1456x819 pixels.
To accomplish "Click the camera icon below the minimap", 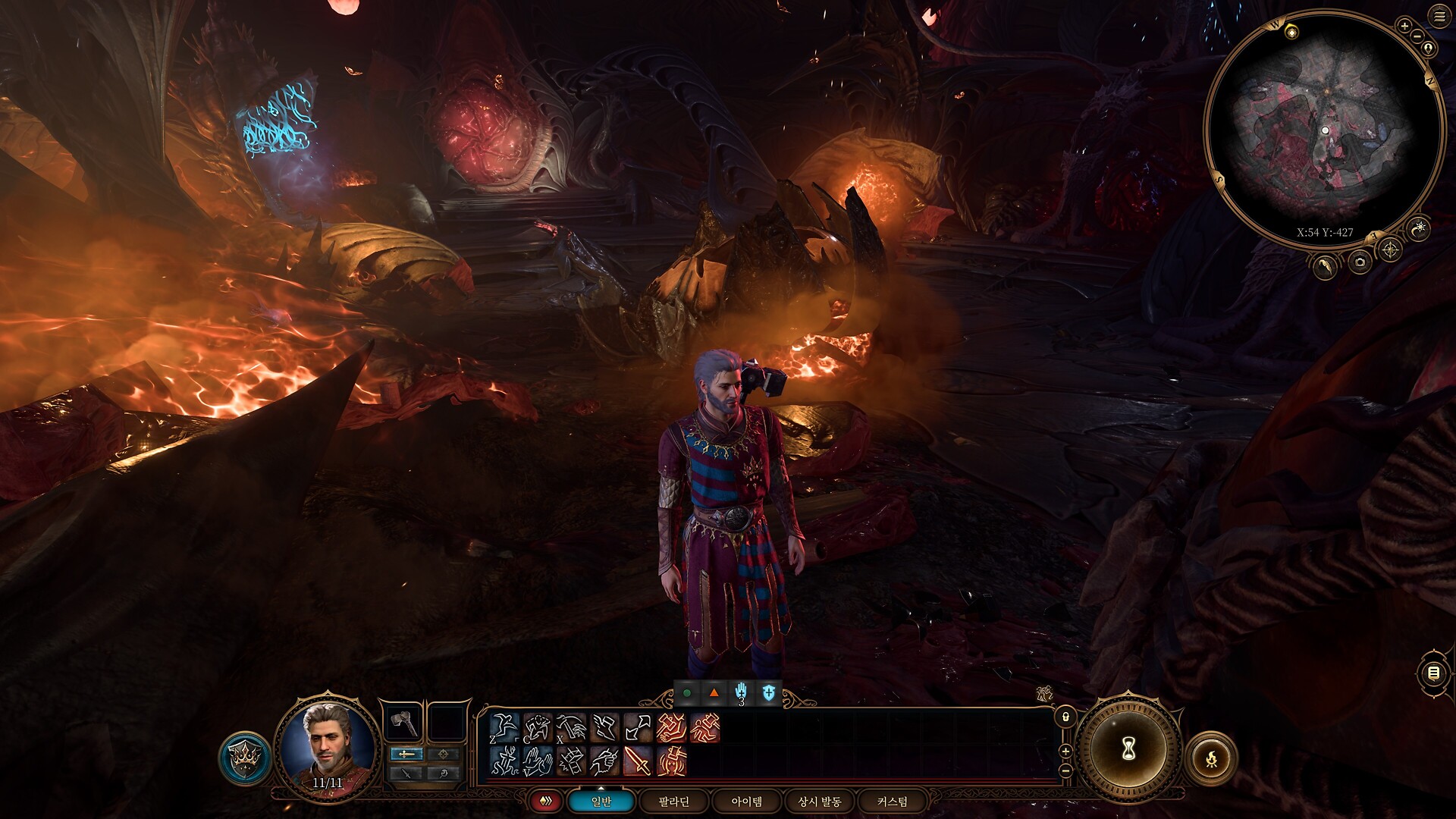I will (1359, 263).
